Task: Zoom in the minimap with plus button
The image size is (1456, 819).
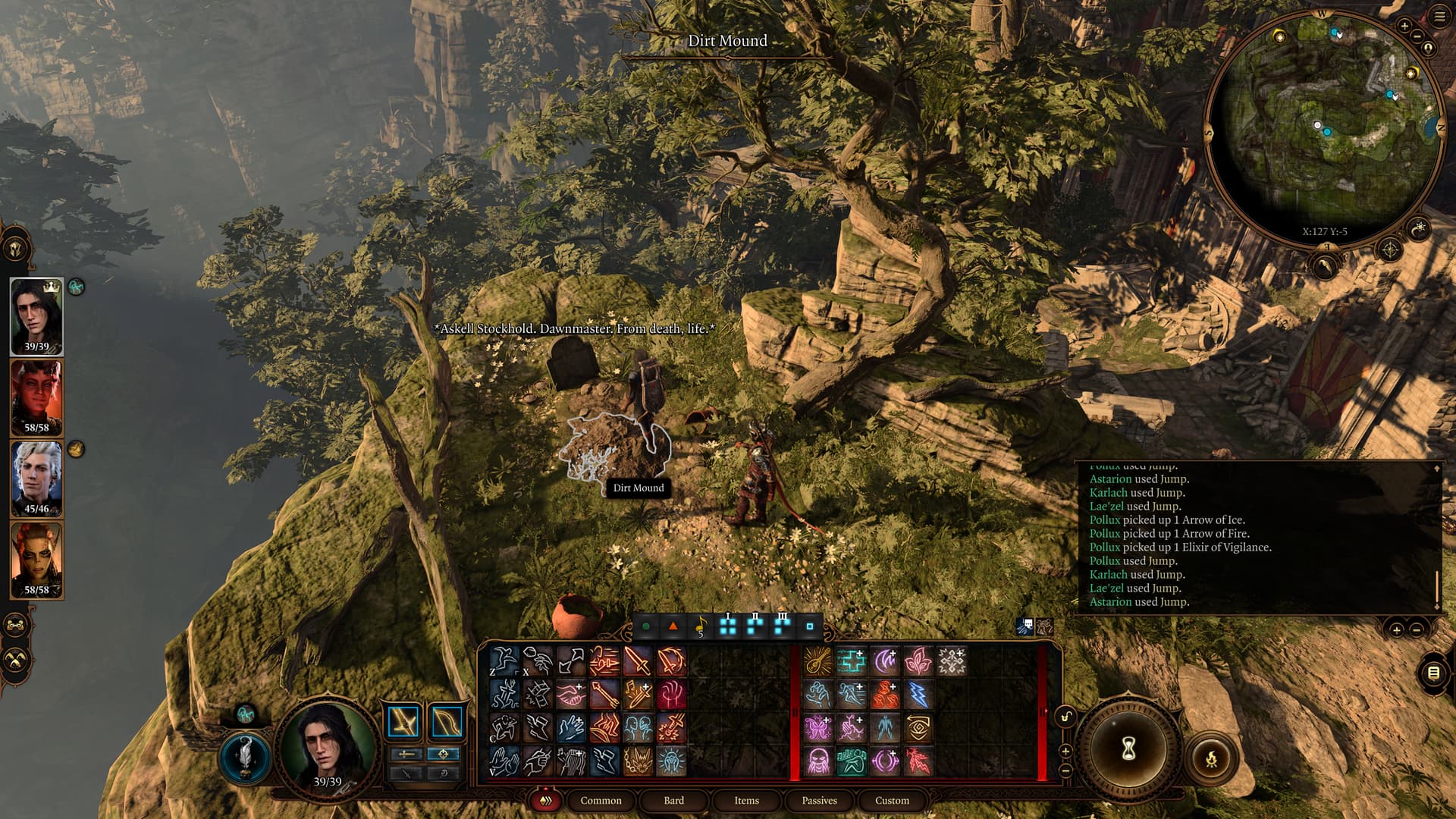Action: (1404, 26)
